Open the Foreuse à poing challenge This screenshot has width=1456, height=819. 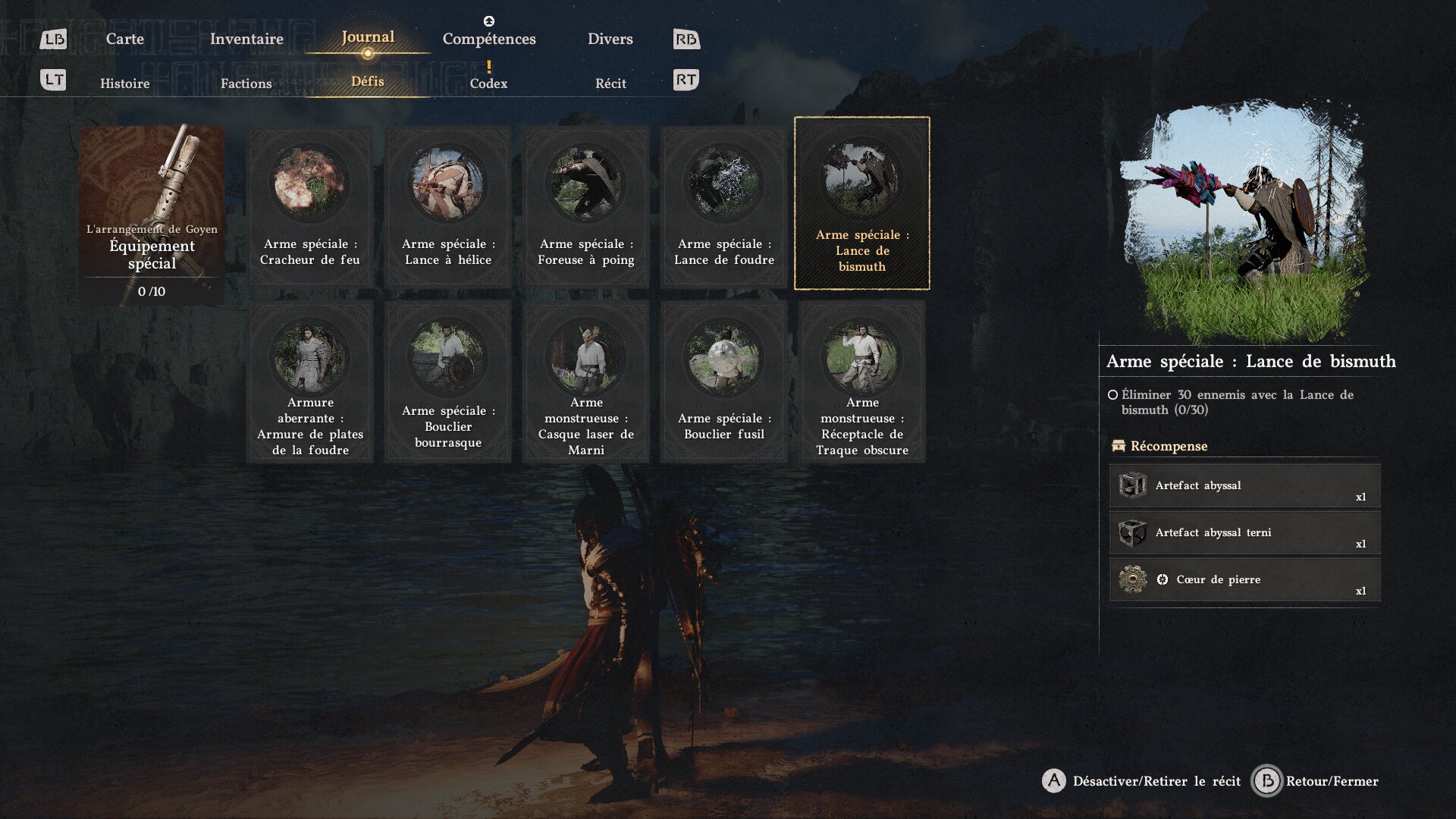(586, 206)
